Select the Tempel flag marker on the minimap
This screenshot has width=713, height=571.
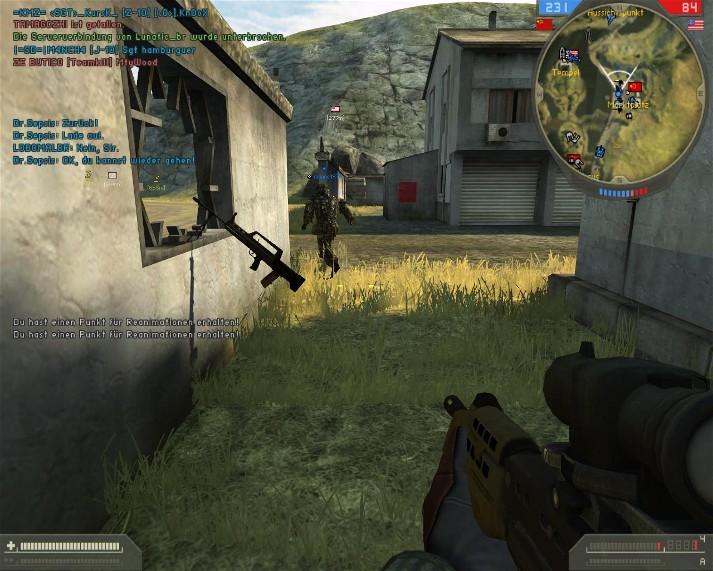pyautogui.click(x=570, y=55)
